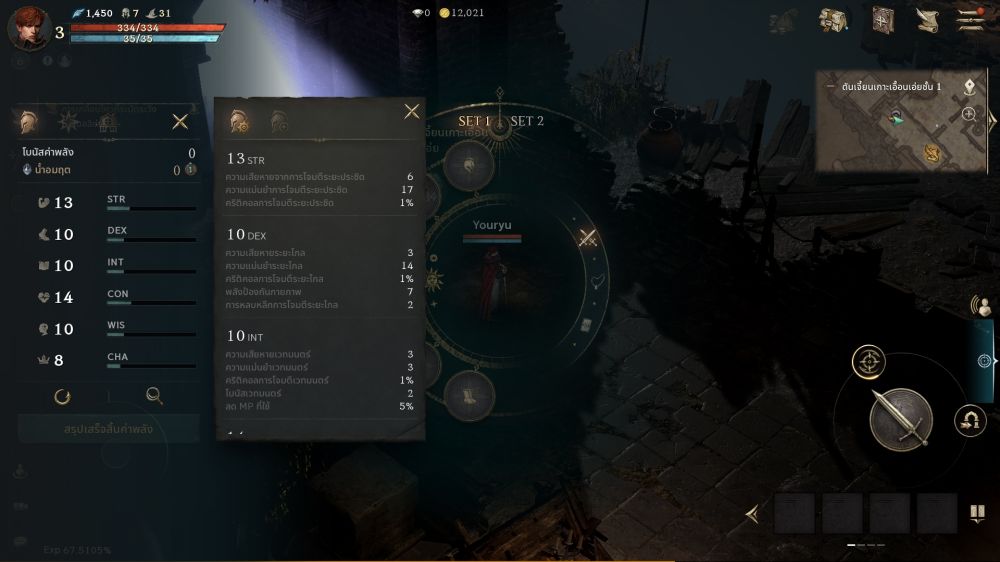This screenshot has width=1000, height=562.
Task: Tap the sword basic attack button
Action: (900, 418)
